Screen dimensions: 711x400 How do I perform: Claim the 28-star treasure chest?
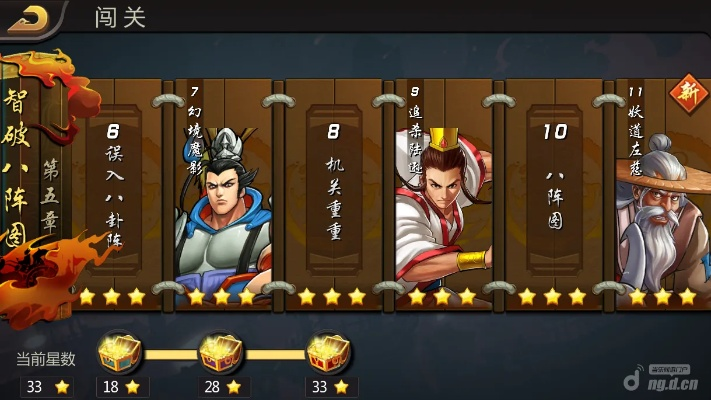[221, 352]
